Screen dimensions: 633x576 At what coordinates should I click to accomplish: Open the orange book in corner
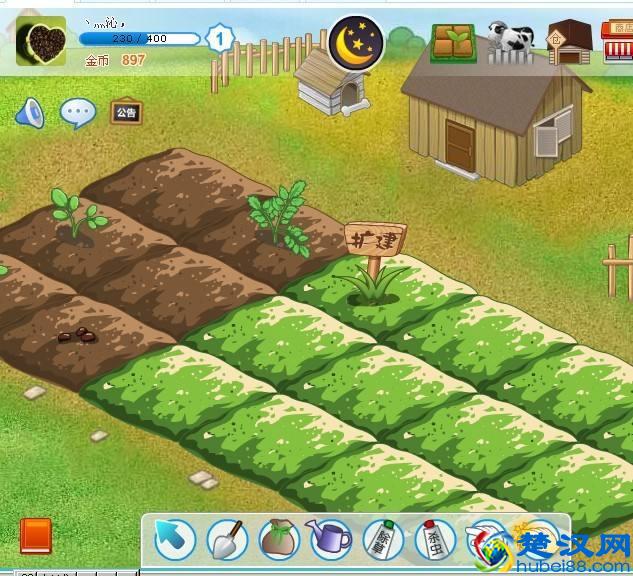pyautogui.click(x=35, y=536)
